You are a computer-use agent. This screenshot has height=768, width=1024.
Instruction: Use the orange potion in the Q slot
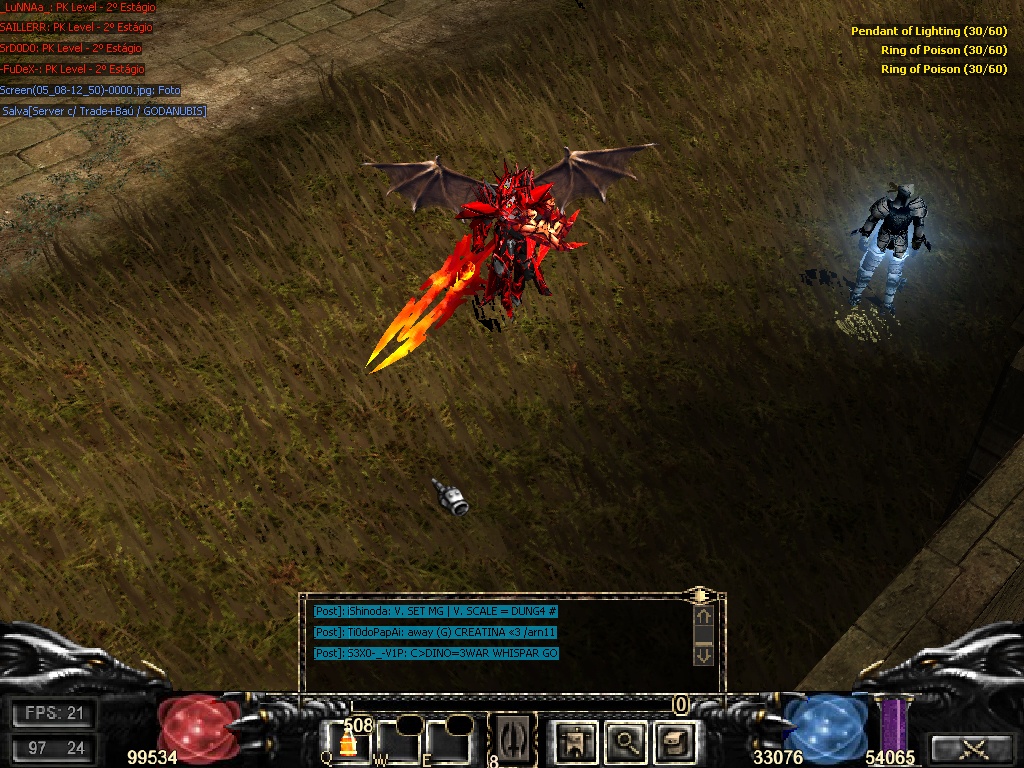pos(347,742)
